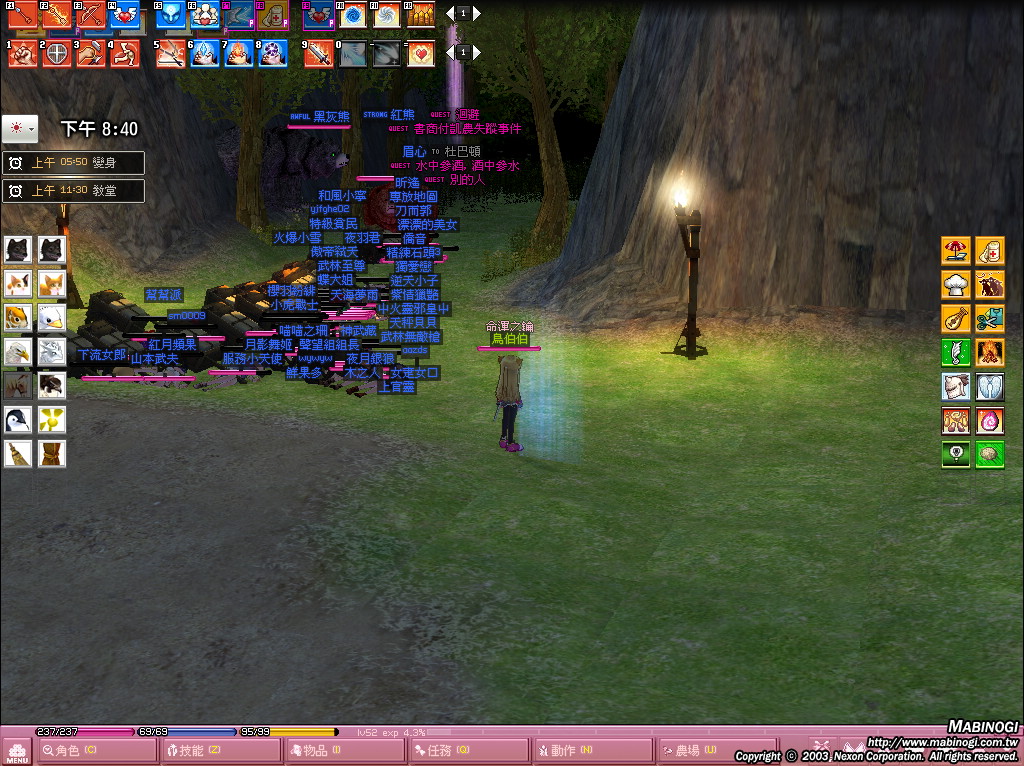1024x766 pixels.
Task: Select the 上午 05:50 變身 alarm entry
Action: (x=74, y=163)
